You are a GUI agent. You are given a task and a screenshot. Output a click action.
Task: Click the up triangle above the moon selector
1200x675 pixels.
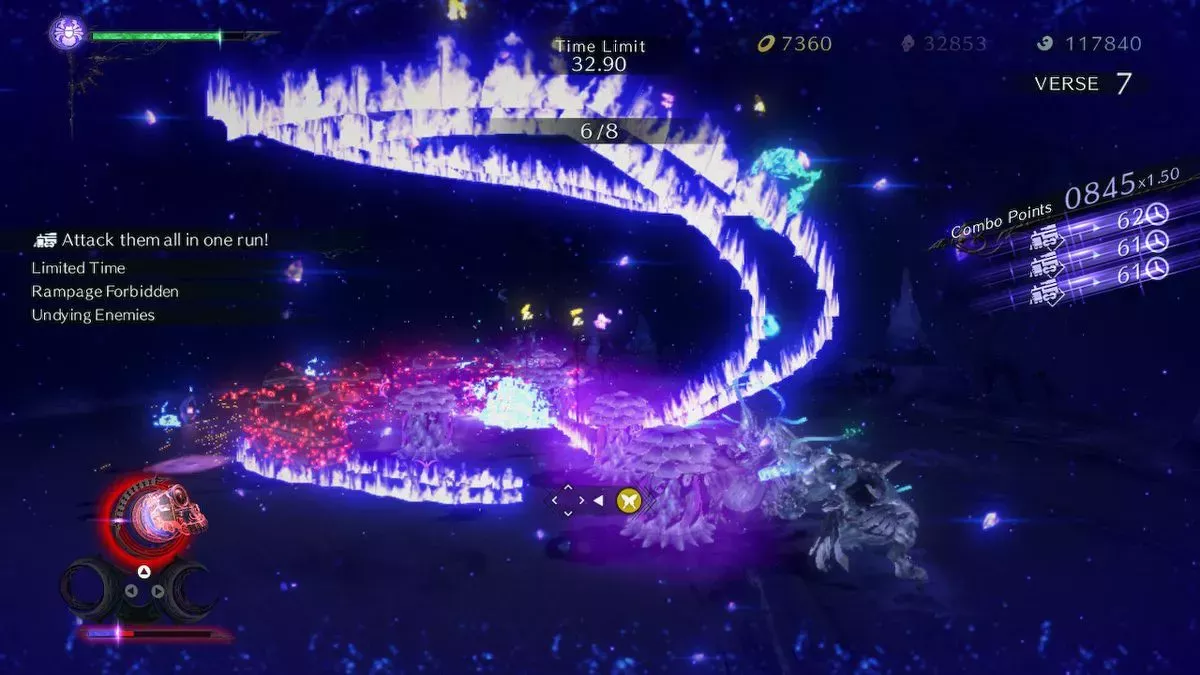click(x=144, y=571)
